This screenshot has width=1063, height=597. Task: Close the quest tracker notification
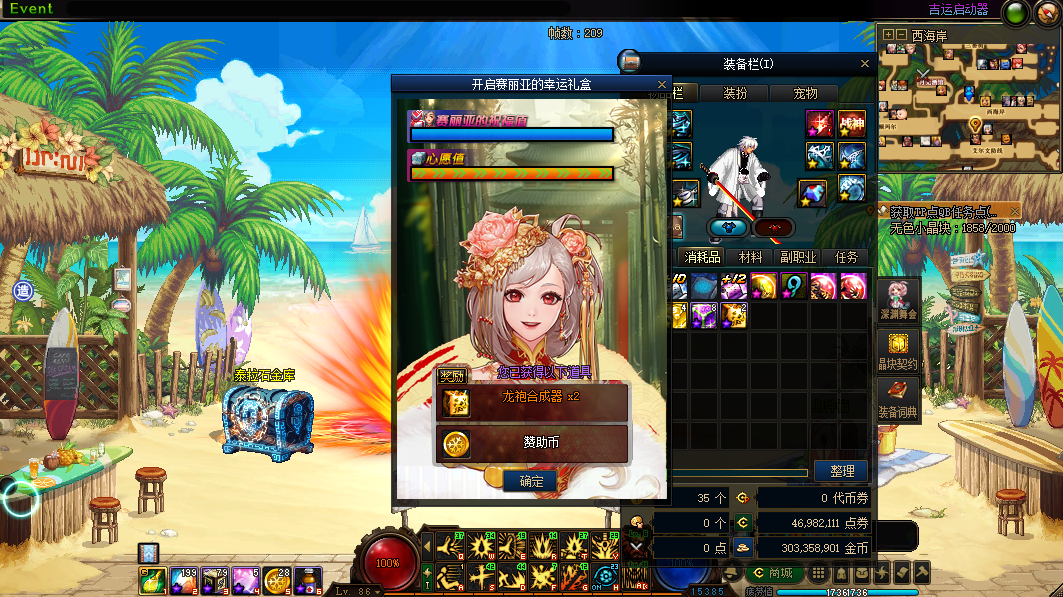point(1015,212)
